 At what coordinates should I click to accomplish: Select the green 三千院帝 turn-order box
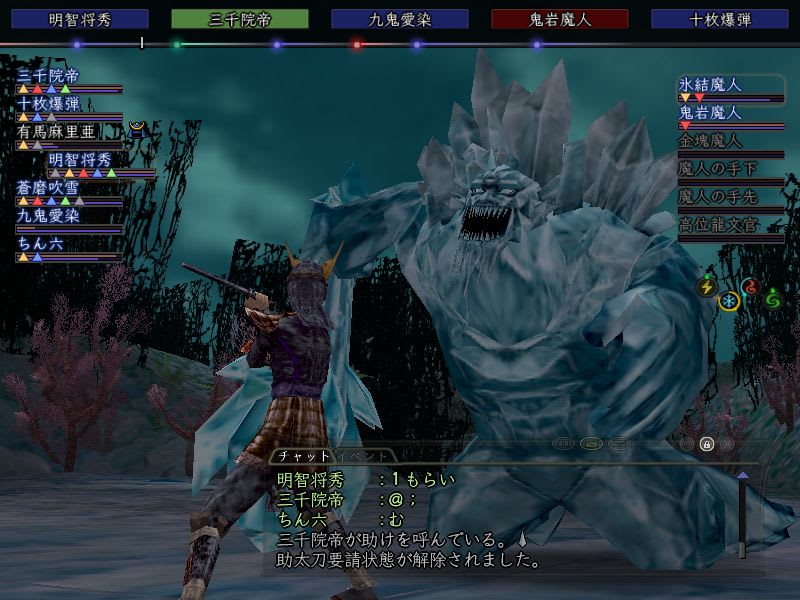240,19
